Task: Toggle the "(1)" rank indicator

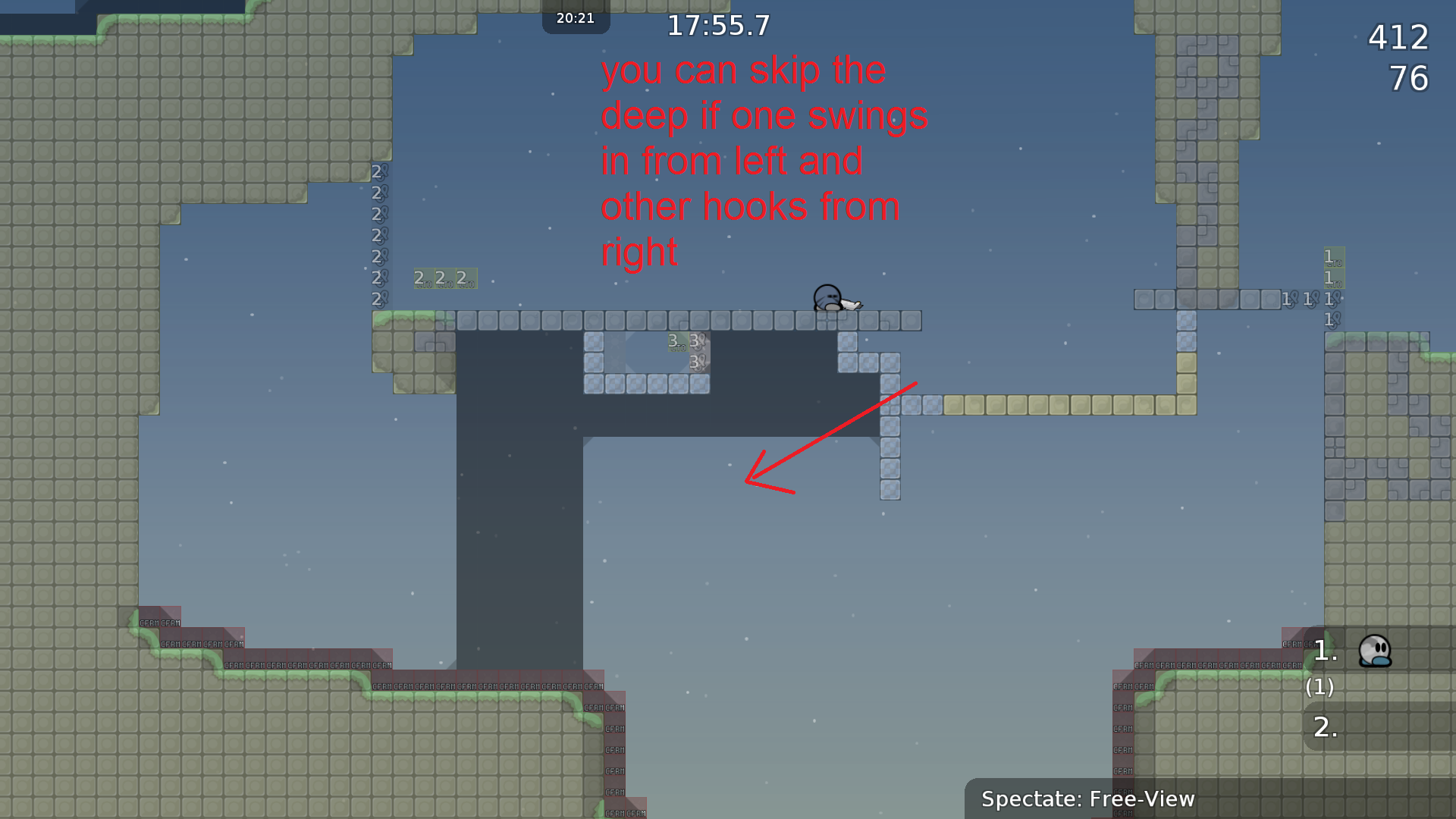Action: click(x=1319, y=689)
